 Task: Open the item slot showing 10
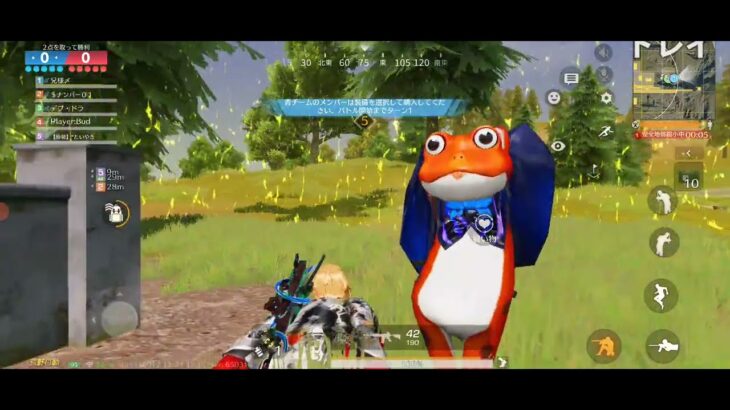click(689, 180)
